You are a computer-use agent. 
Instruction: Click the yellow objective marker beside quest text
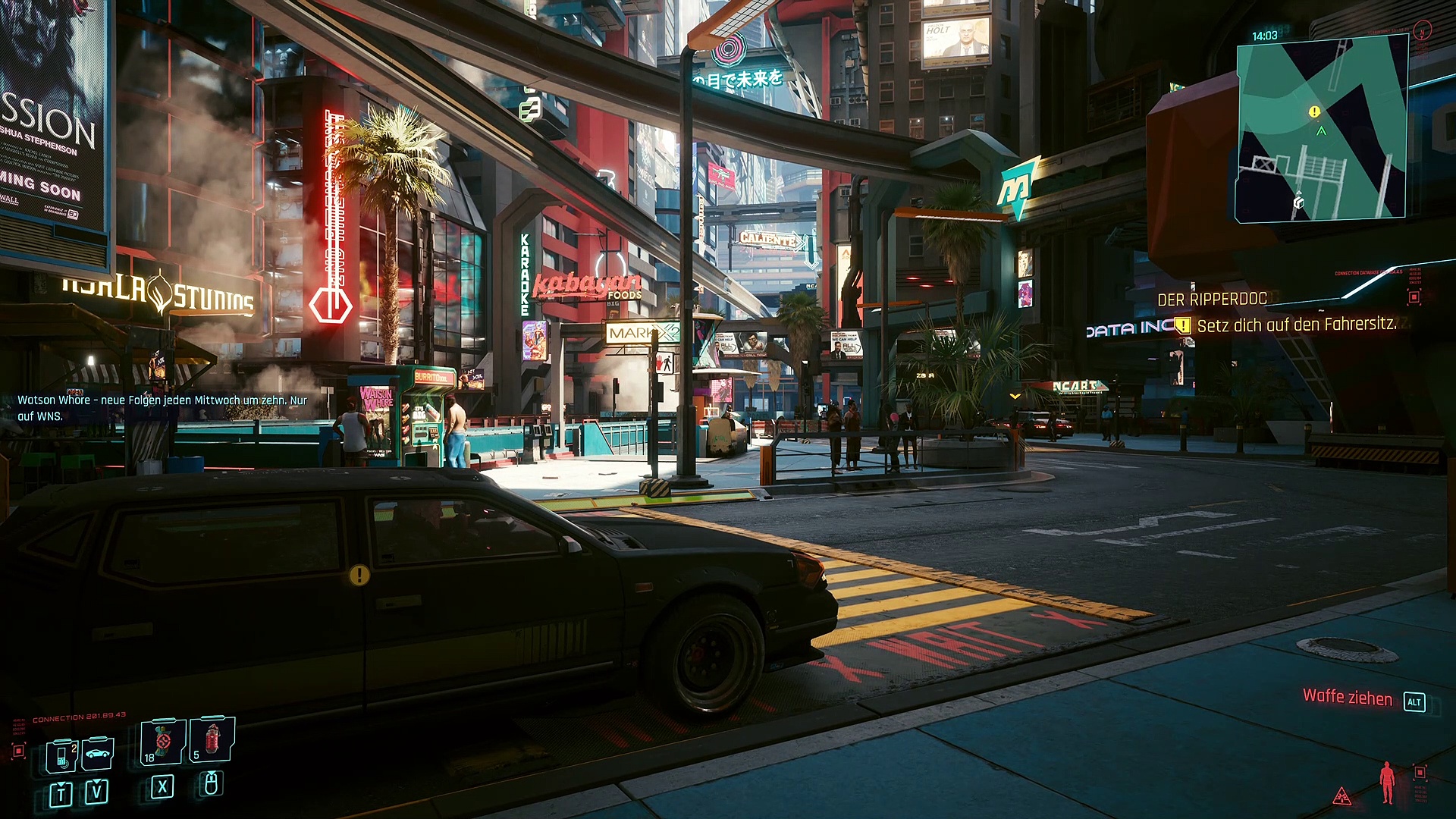pyautogui.click(x=1183, y=325)
